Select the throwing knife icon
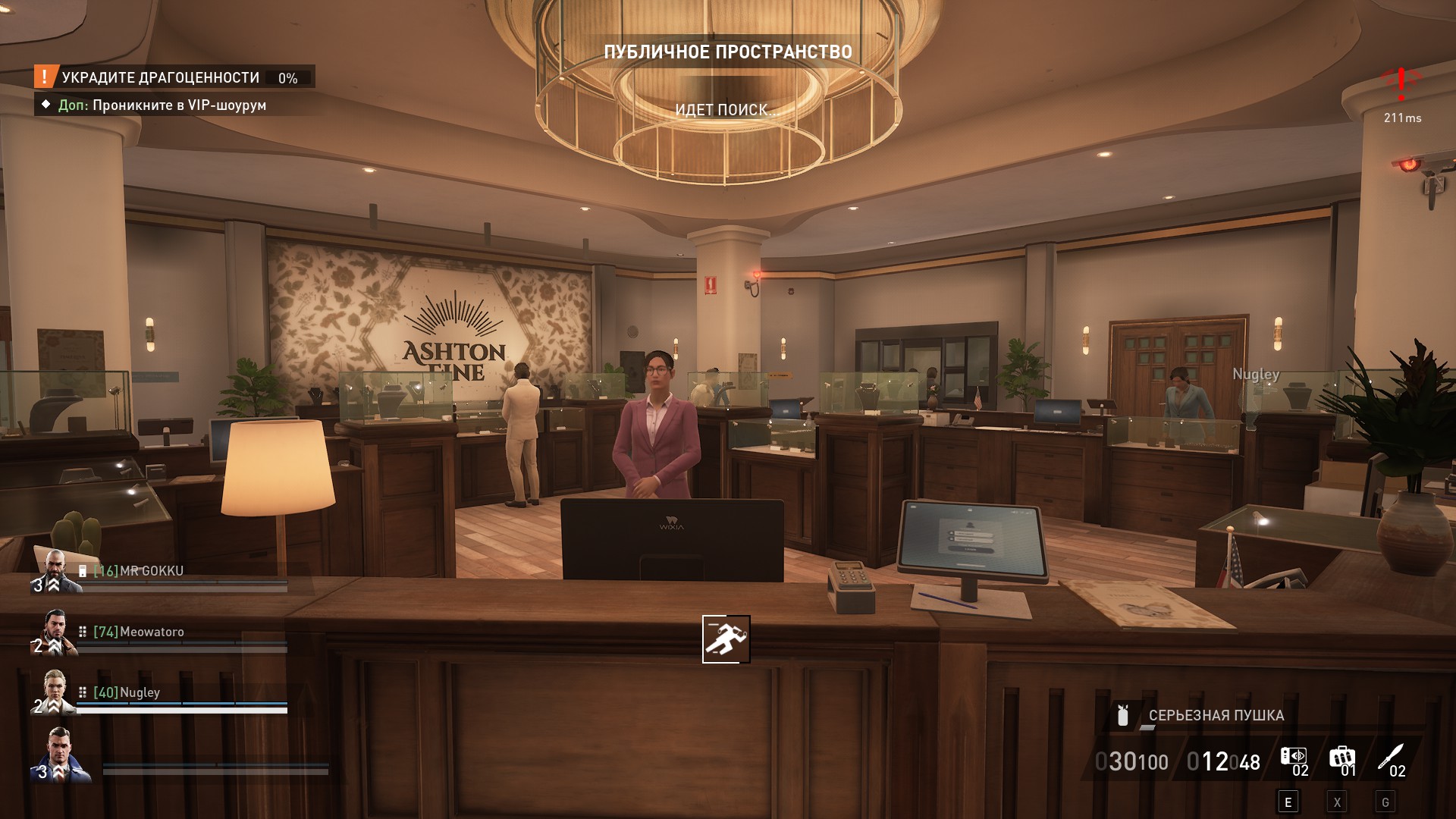Viewport: 1456px width, 819px height. [1391, 758]
